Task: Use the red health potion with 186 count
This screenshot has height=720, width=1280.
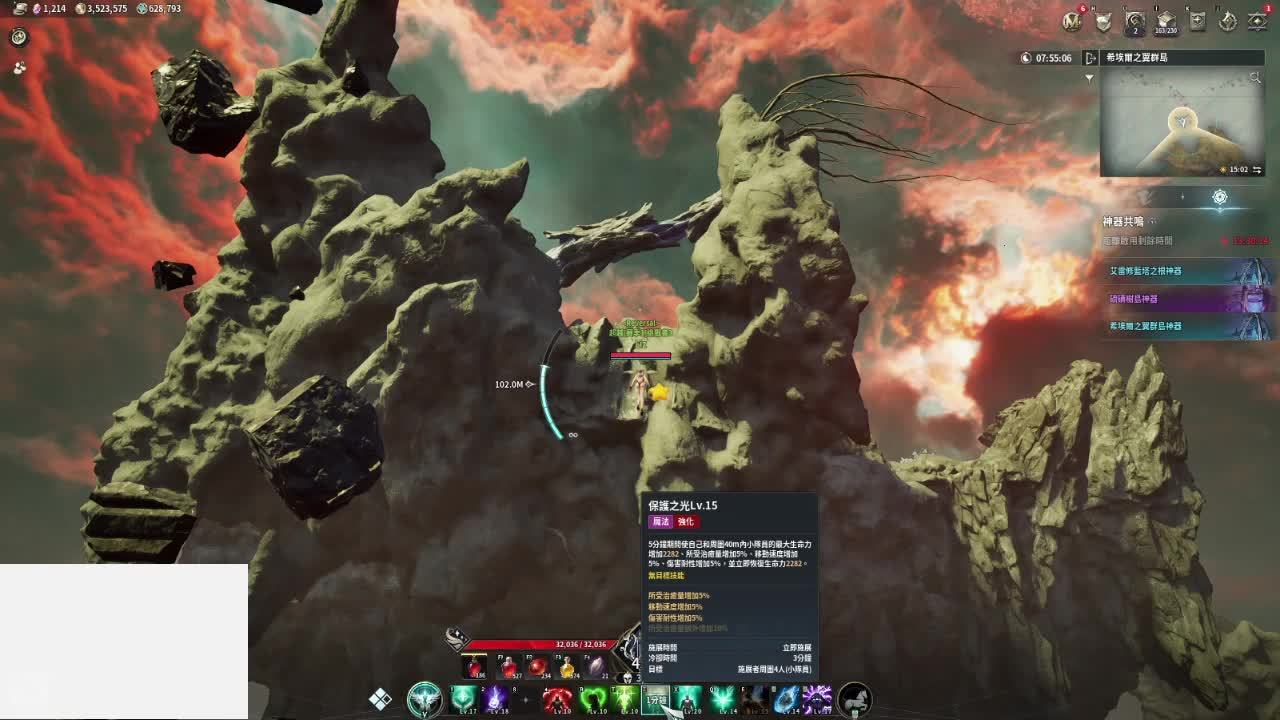Action: click(476, 667)
